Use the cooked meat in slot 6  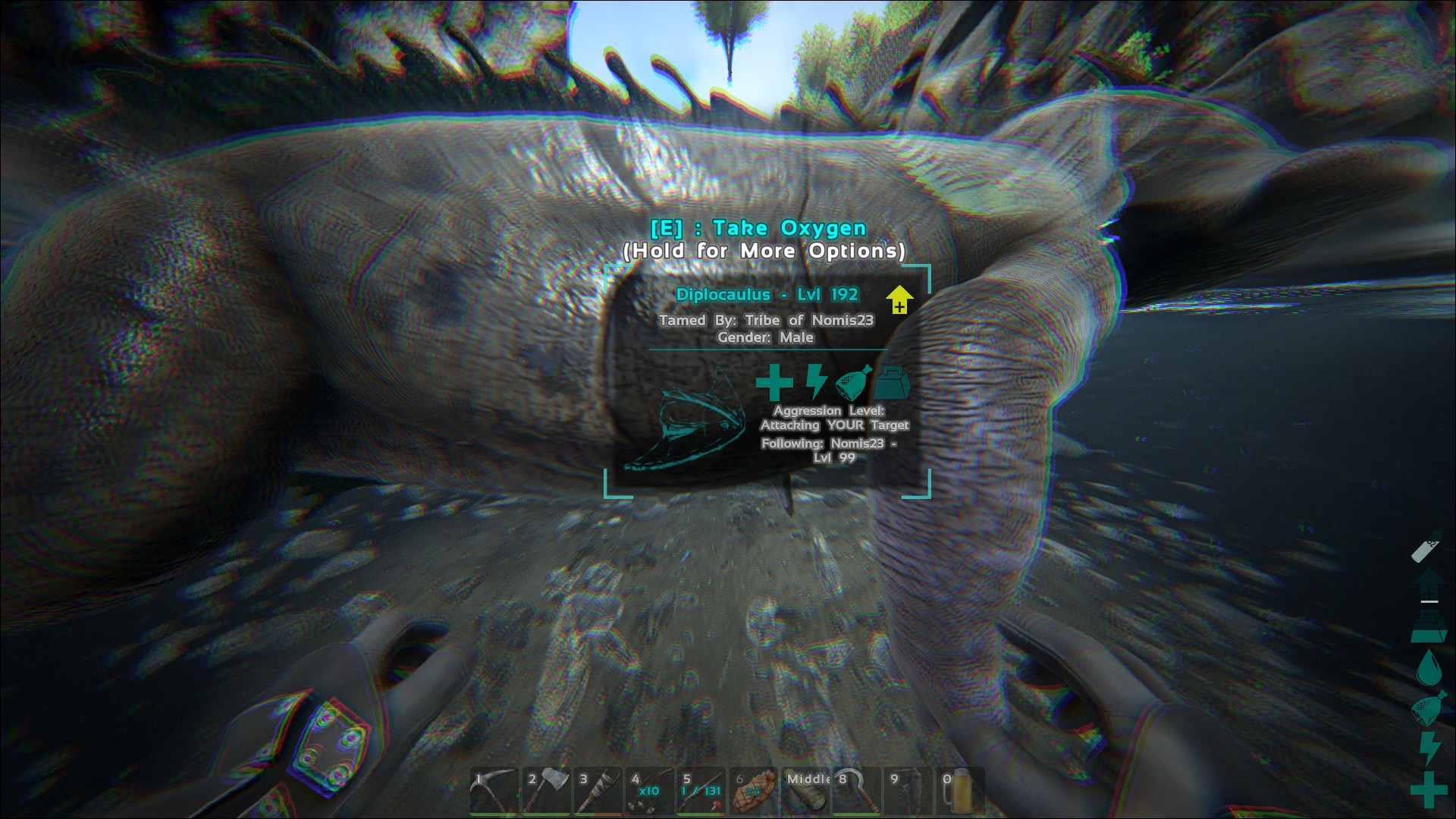click(753, 791)
